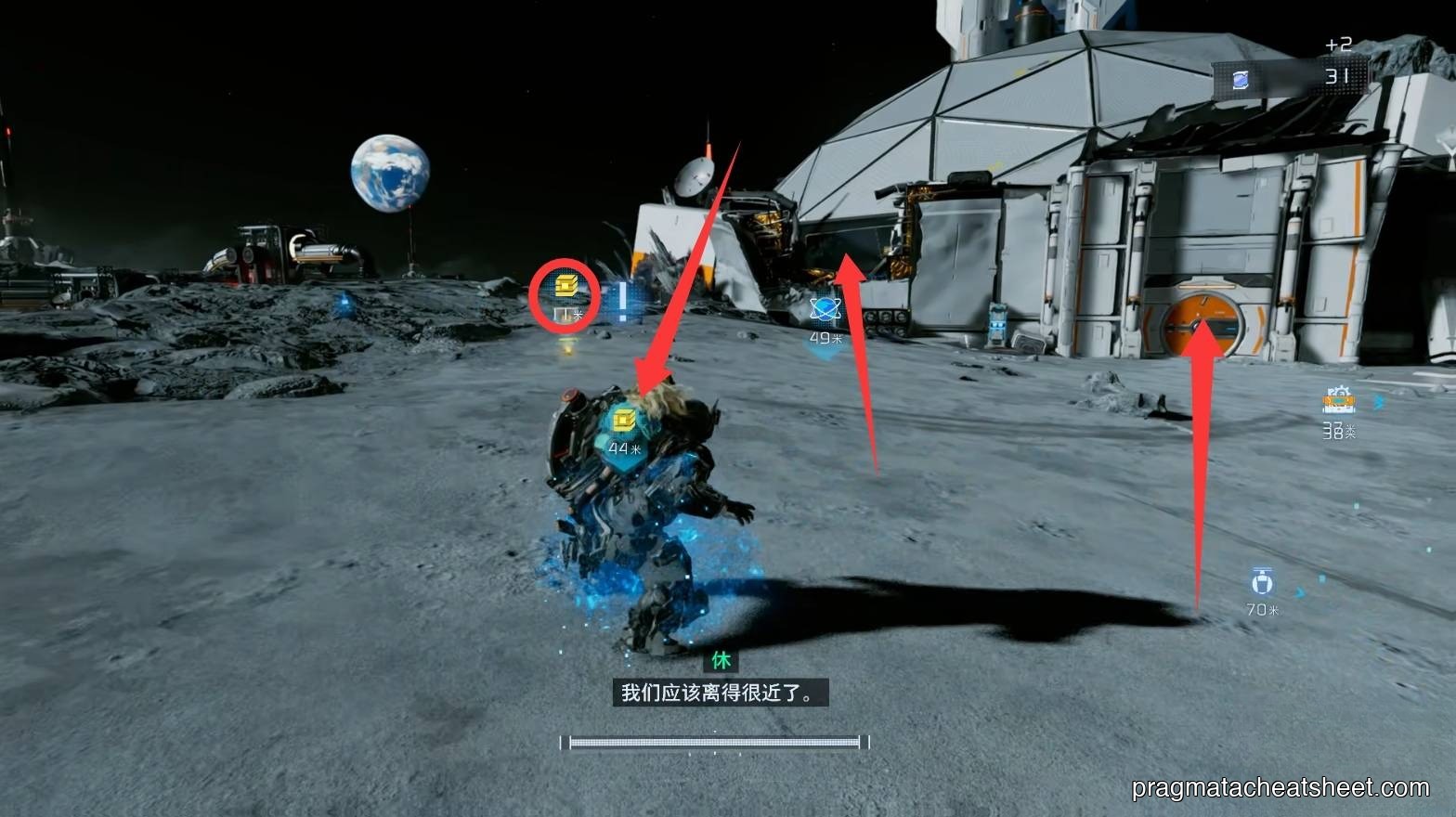Select the circled gold treasure waypoint marker

565,287
